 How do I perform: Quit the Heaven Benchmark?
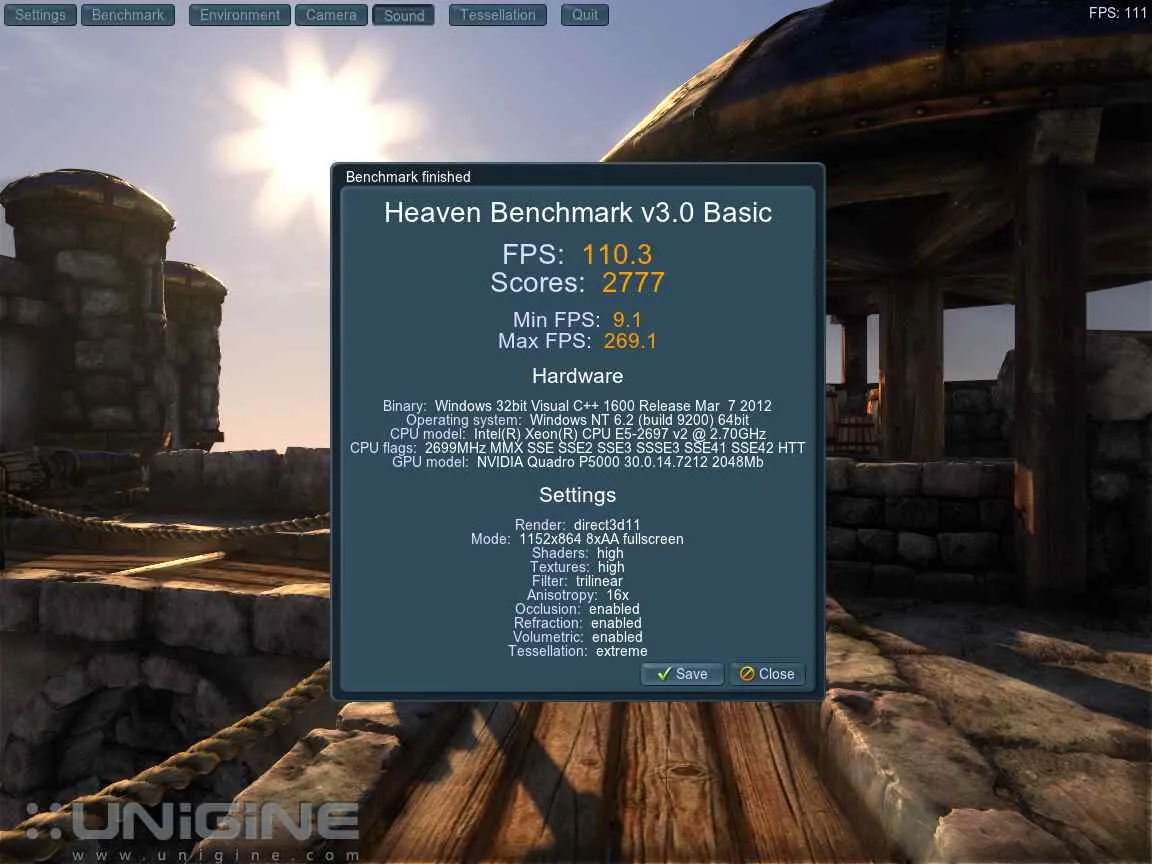pyautogui.click(x=585, y=15)
